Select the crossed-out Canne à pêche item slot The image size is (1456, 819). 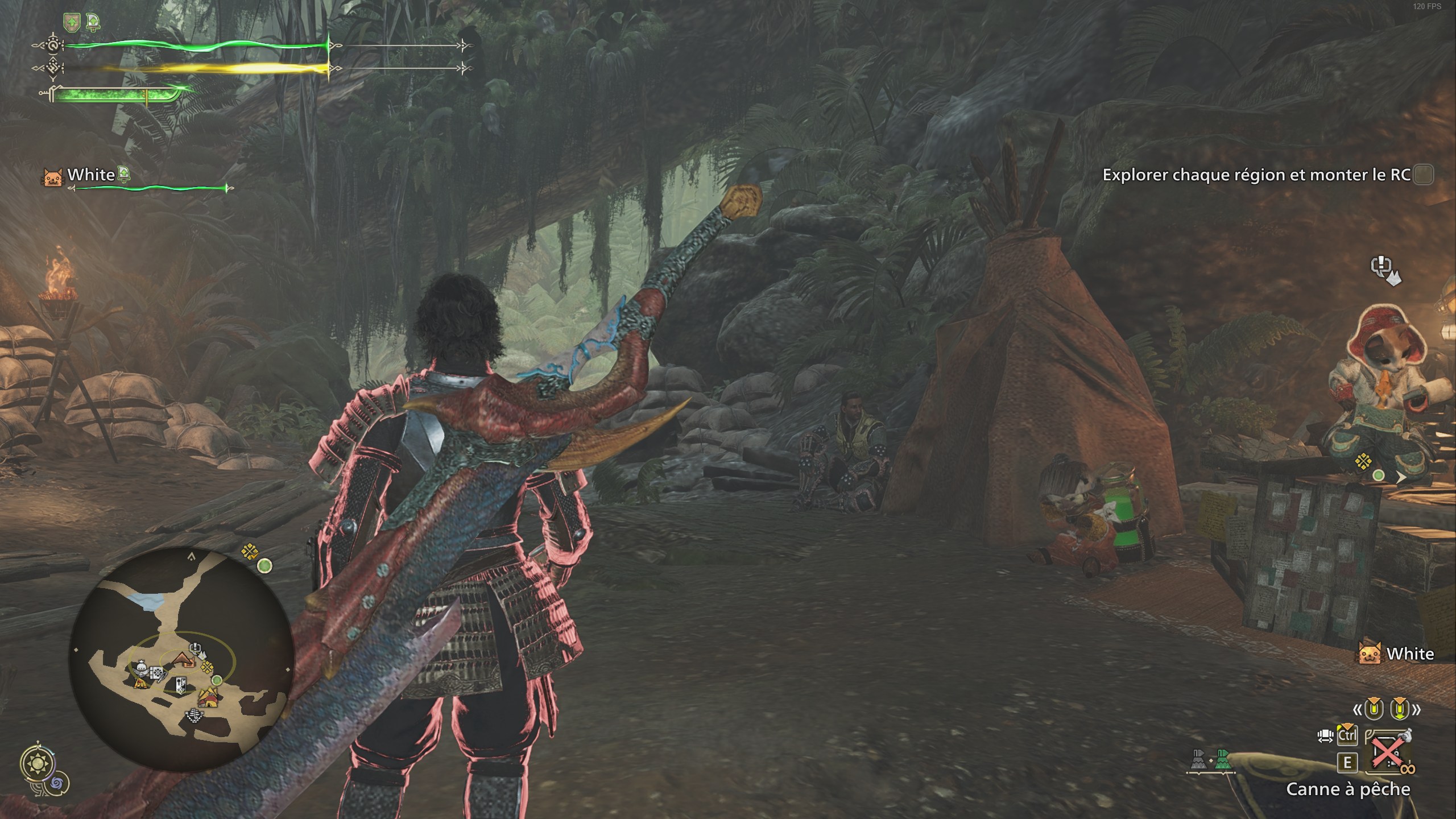click(1388, 752)
